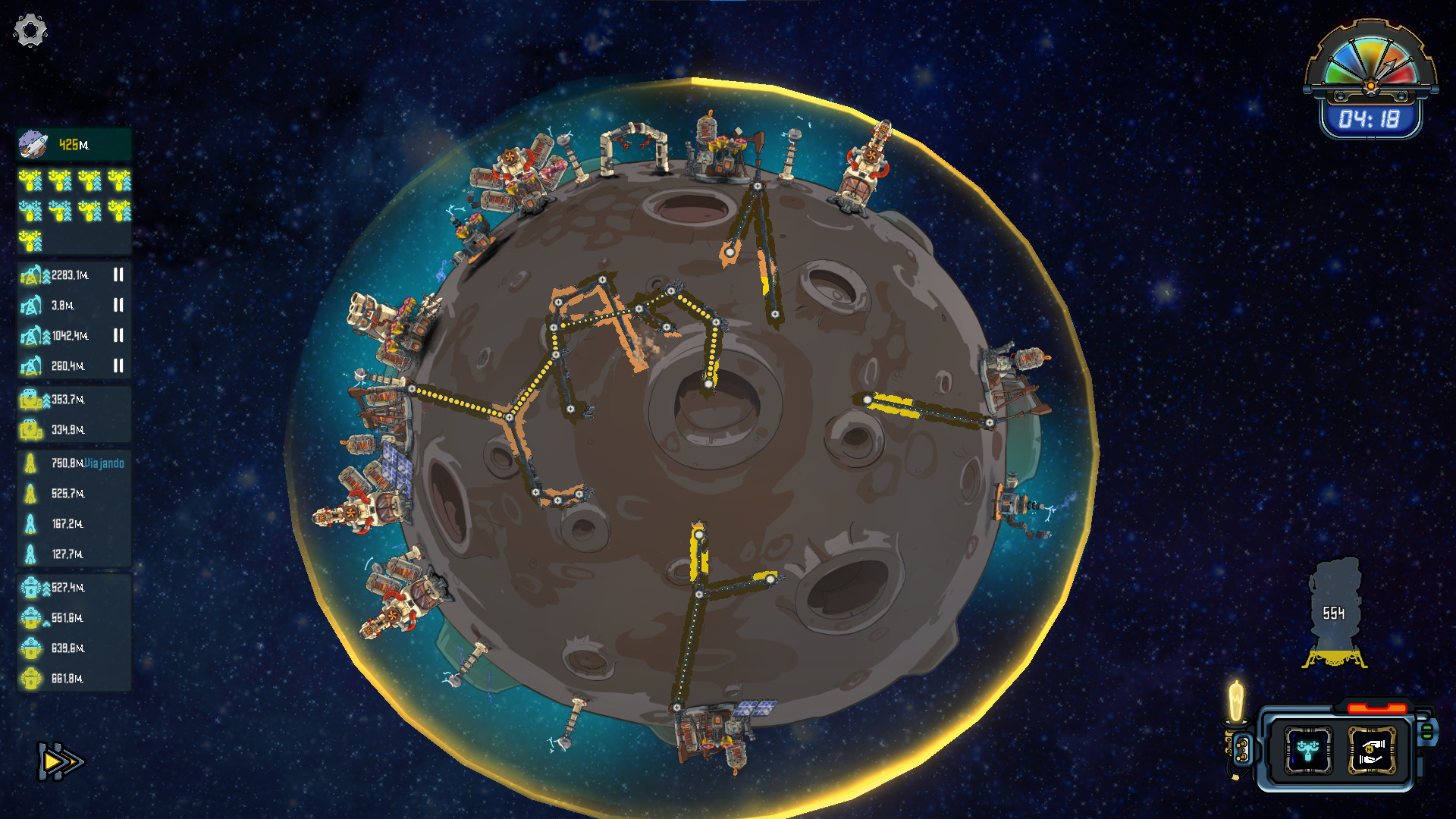Pause the well producing 2283.1M

(x=118, y=275)
